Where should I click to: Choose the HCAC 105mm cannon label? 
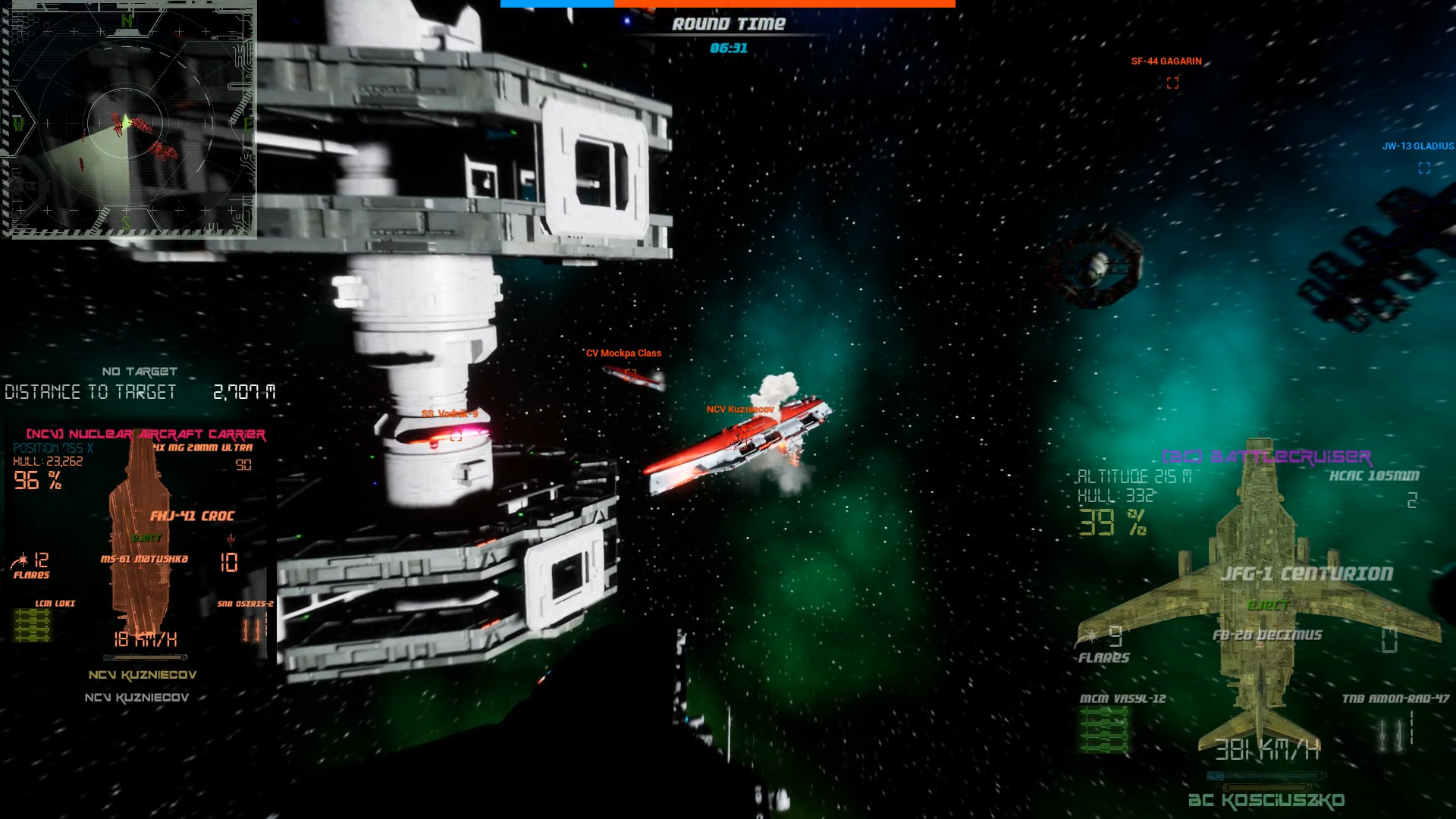pyautogui.click(x=1373, y=476)
